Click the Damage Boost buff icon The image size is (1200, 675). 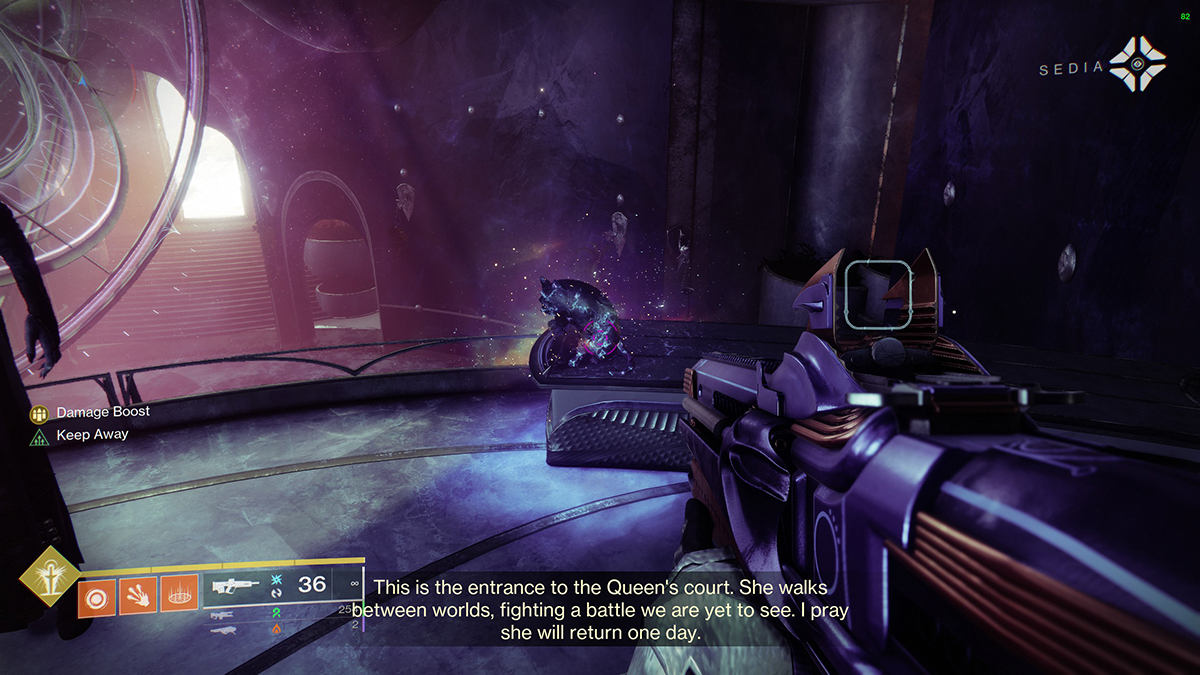(x=39, y=413)
